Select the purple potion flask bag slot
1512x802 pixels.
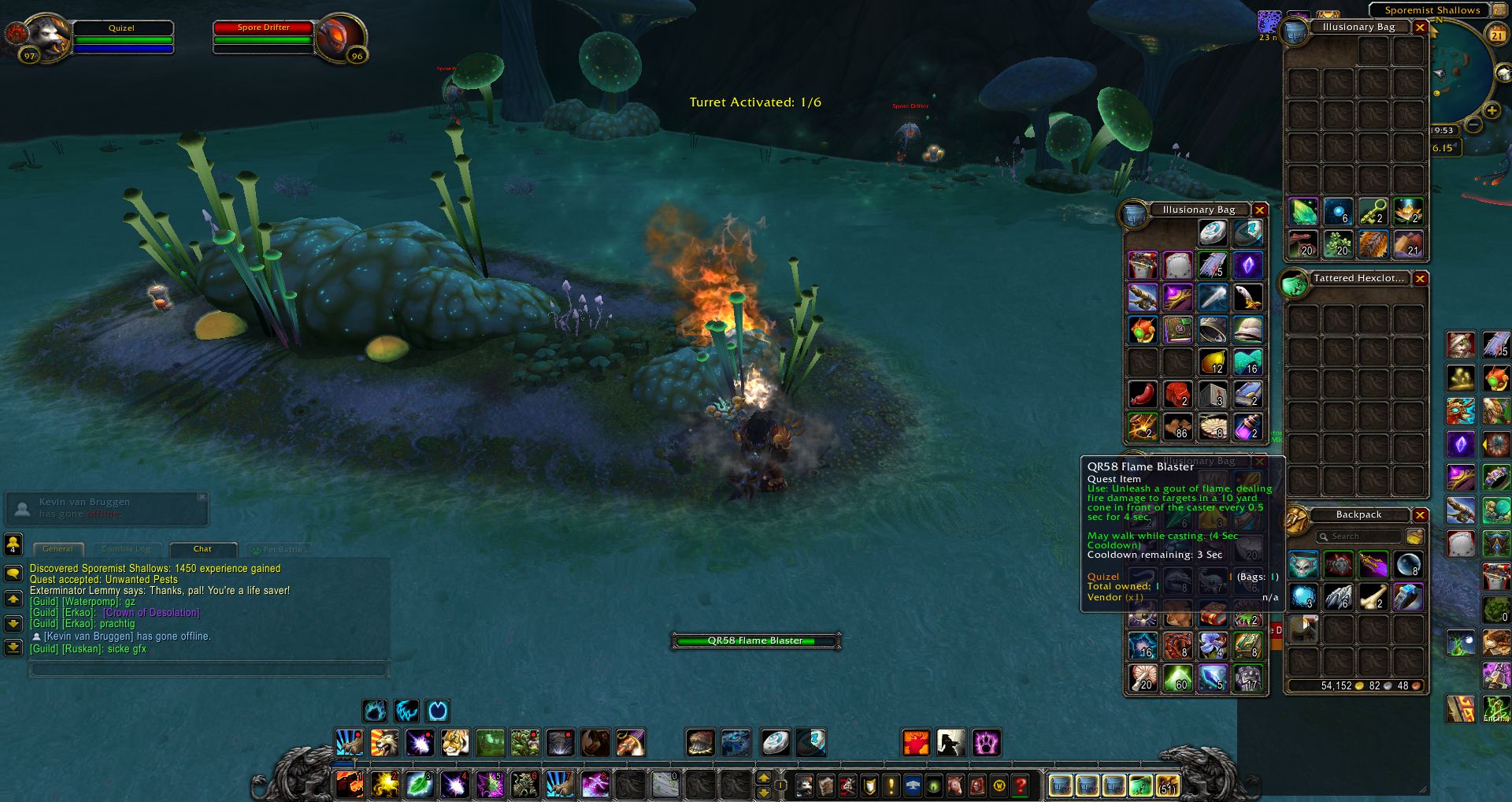click(x=1247, y=426)
